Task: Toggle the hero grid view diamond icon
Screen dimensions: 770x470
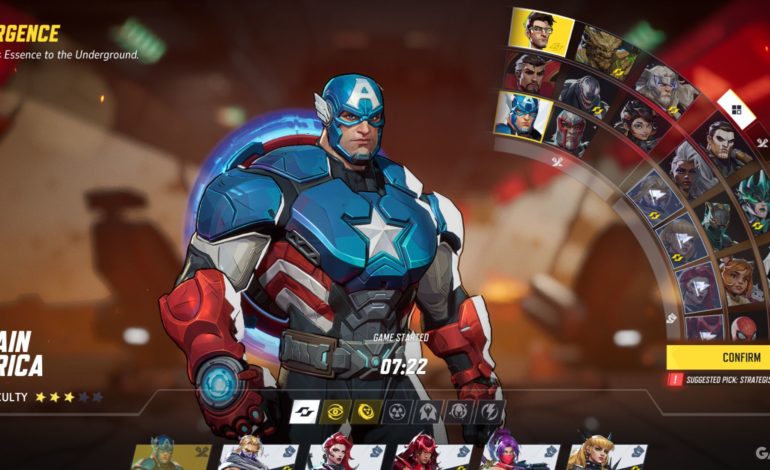Action: [x=735, y=109]
